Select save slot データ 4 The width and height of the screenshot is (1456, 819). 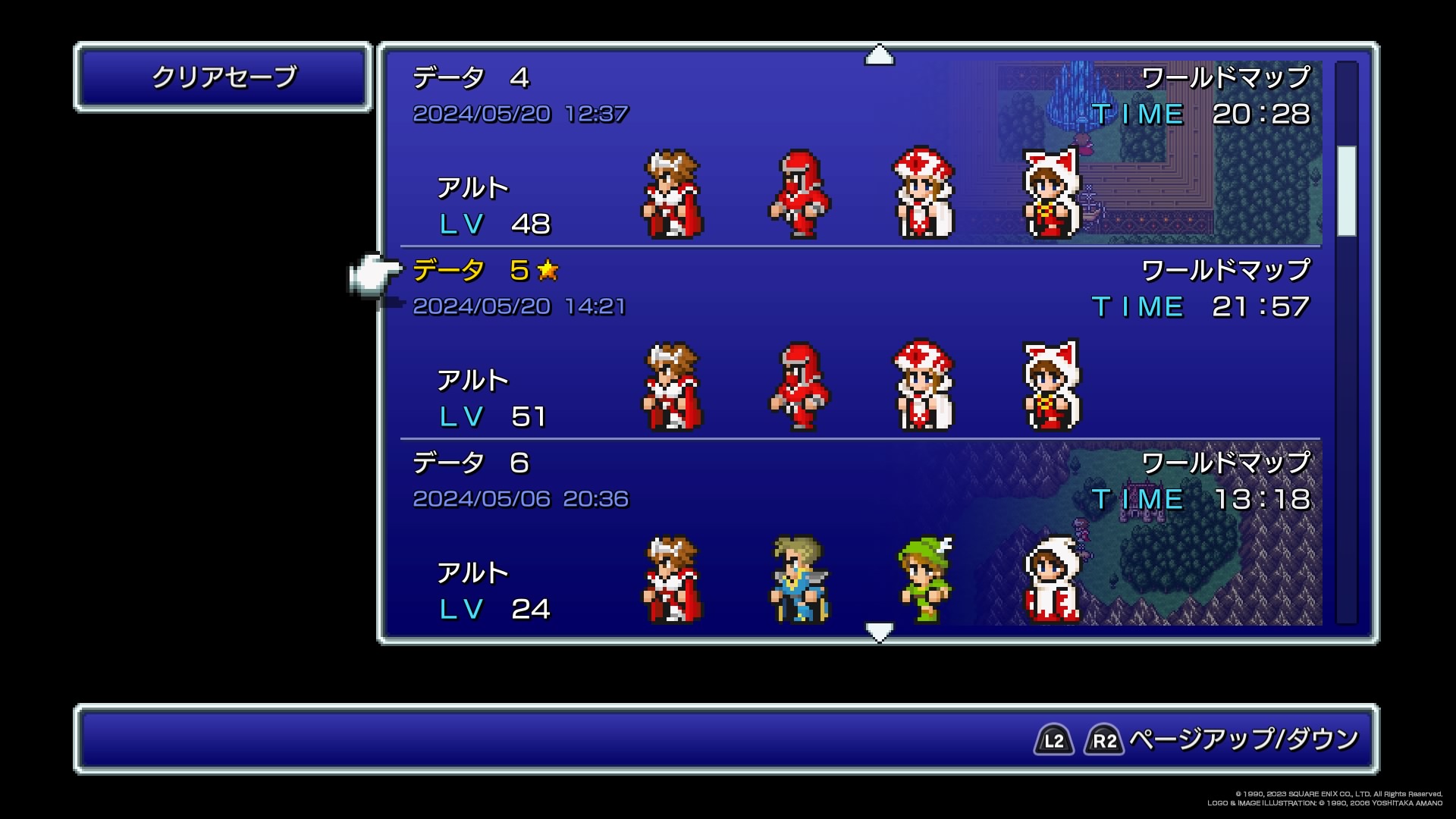point(860,152)
